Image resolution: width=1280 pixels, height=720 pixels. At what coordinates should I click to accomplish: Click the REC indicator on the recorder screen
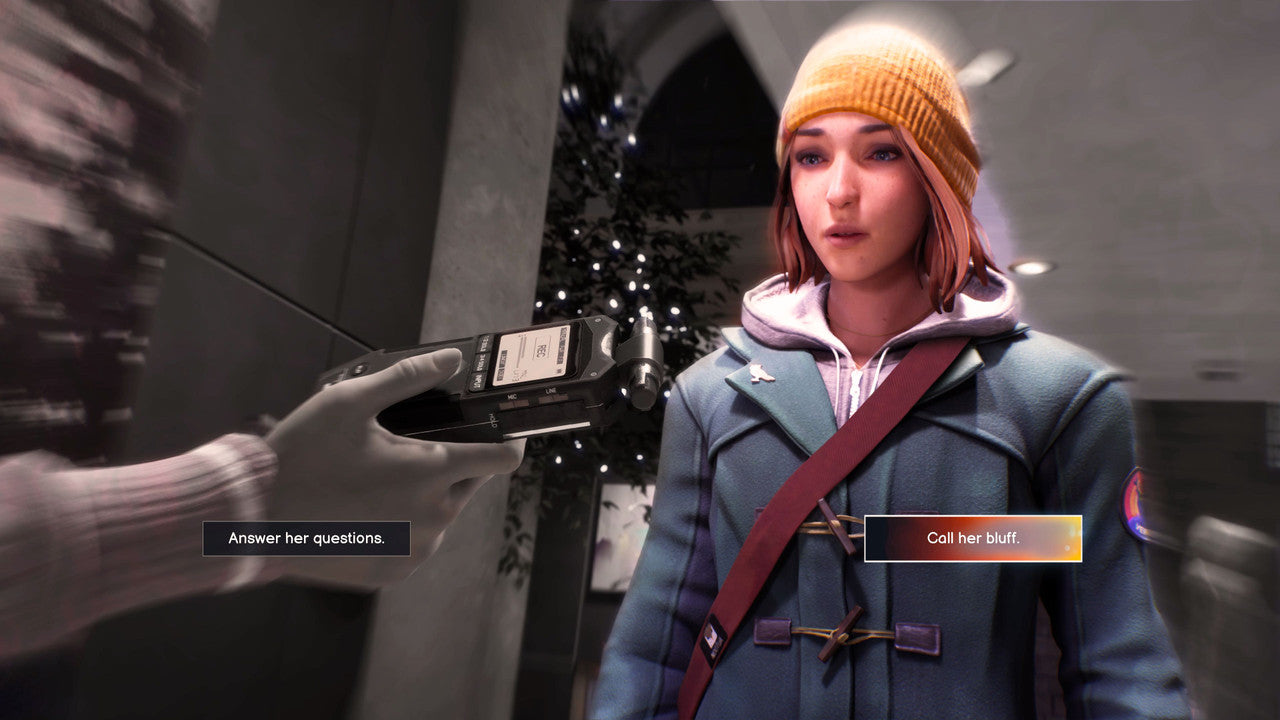click(539, 352)
